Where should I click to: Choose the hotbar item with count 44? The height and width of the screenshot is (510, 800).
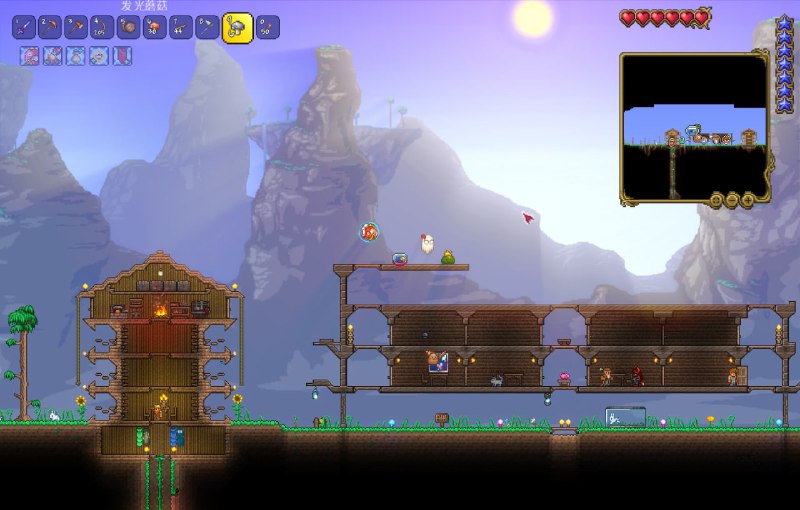tap(180, 27)
